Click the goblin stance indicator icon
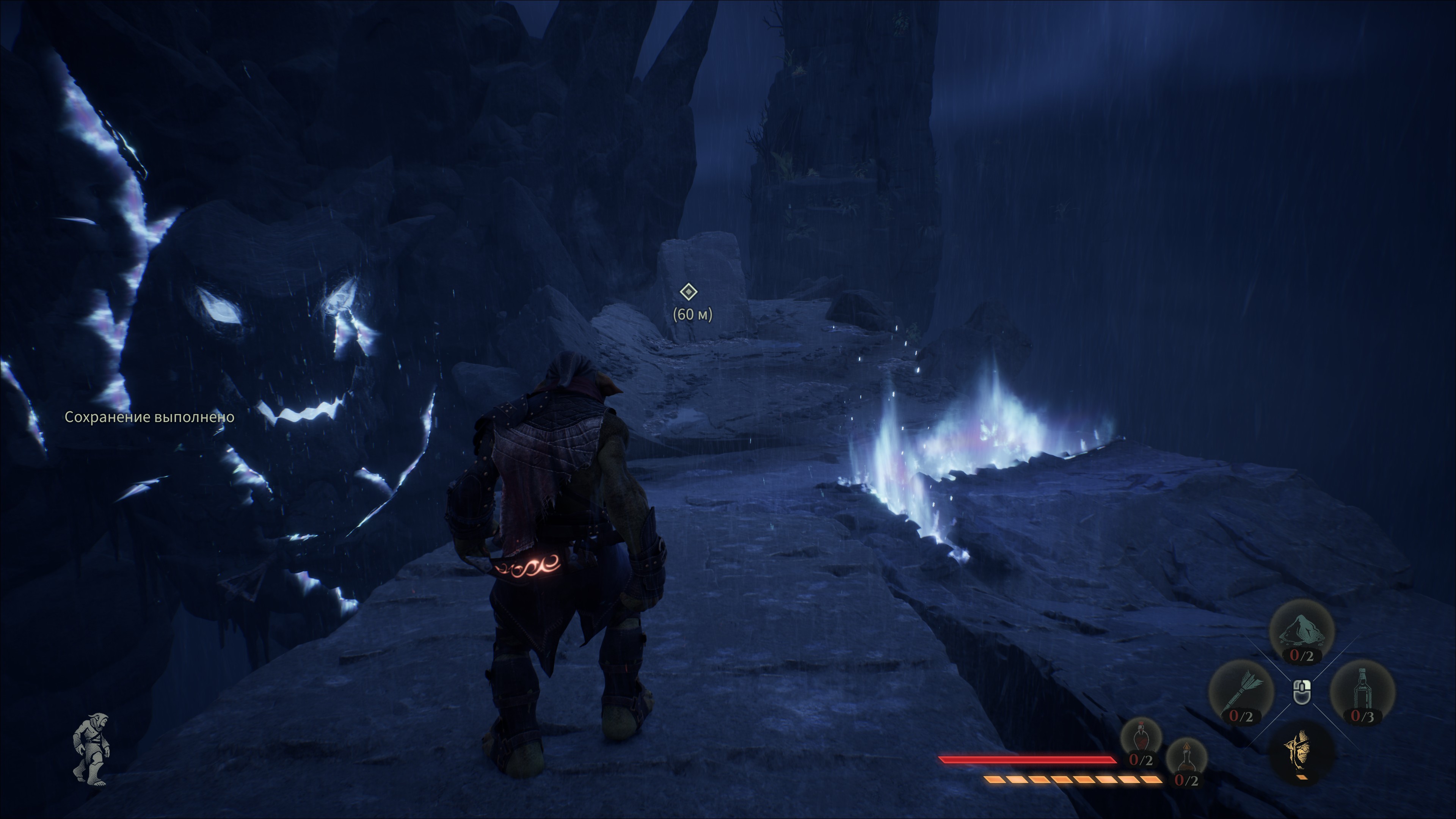This screenshot has height=819, width=1456. 91,750
